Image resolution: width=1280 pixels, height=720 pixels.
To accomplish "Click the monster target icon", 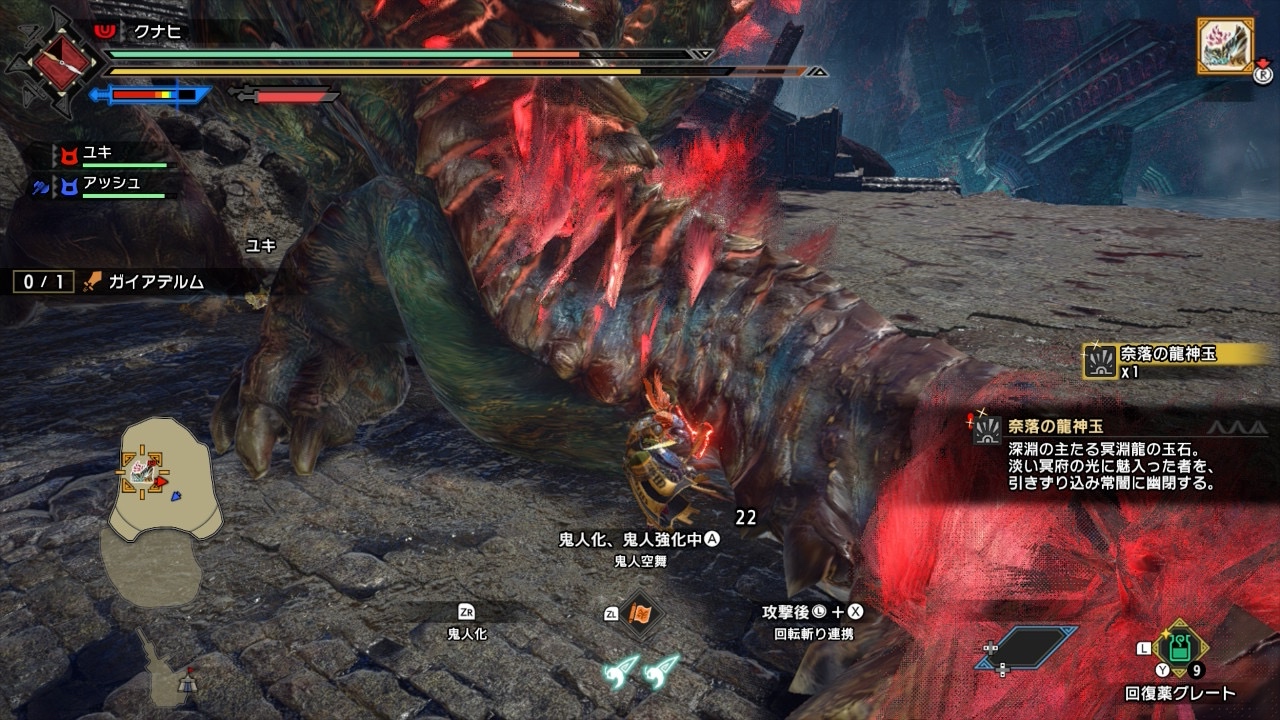I will [1226, 47].
